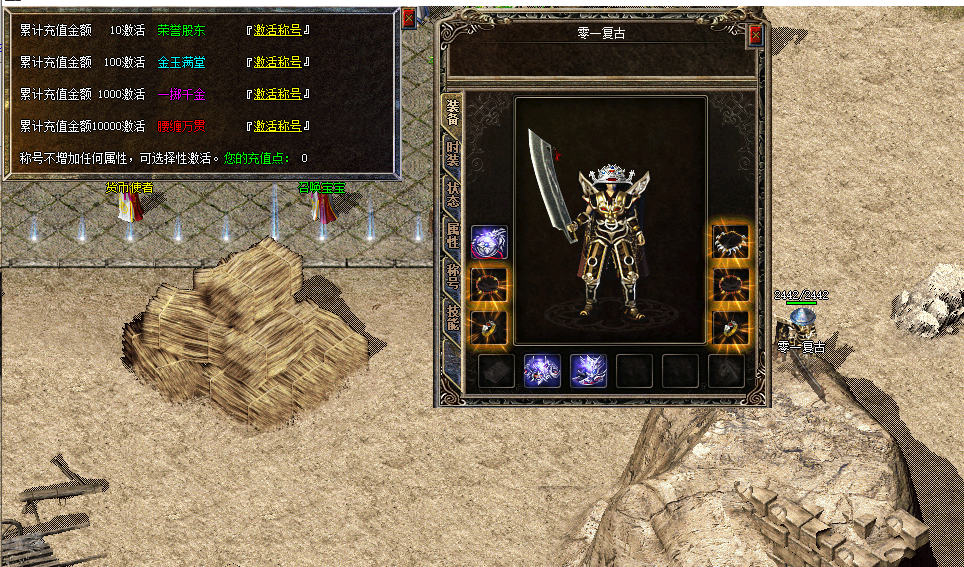Screen dimensions: 964x567
Task: Select the purple orb medal equipment slot
Action: point(489,242)
